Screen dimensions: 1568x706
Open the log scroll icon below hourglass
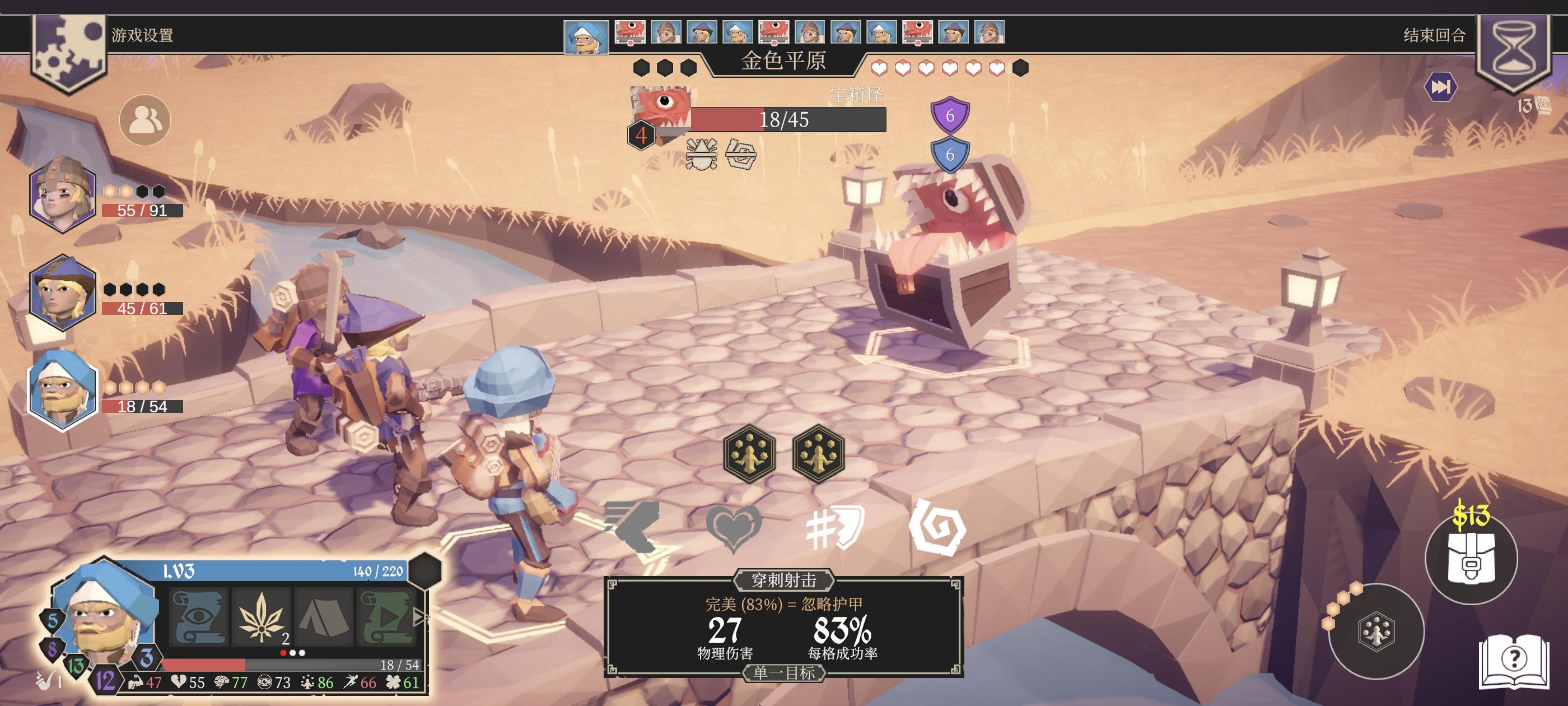point(1543,106)
